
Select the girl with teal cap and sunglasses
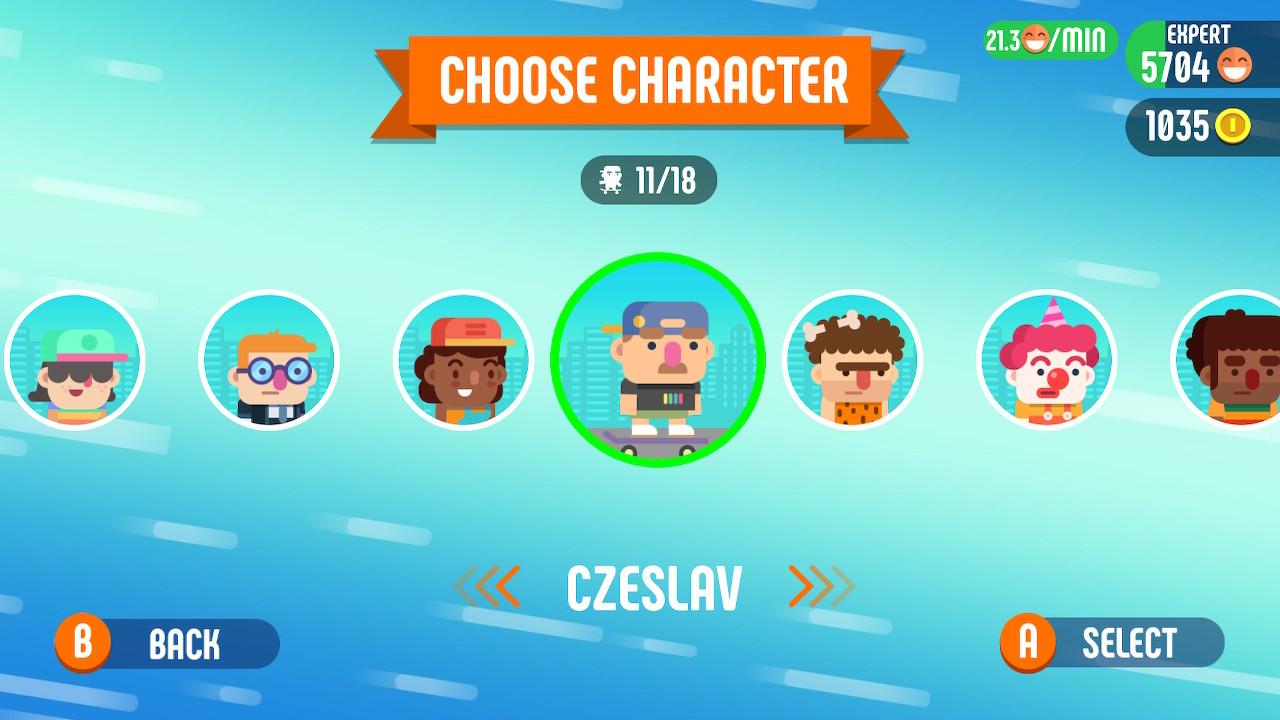click(x=75, y=360)
